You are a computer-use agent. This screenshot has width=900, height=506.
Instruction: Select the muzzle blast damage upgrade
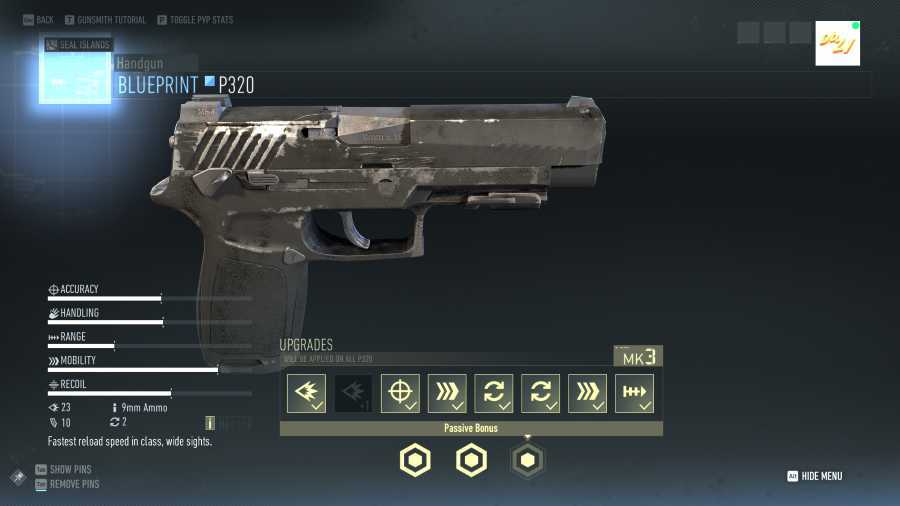(x=306, y=393)
